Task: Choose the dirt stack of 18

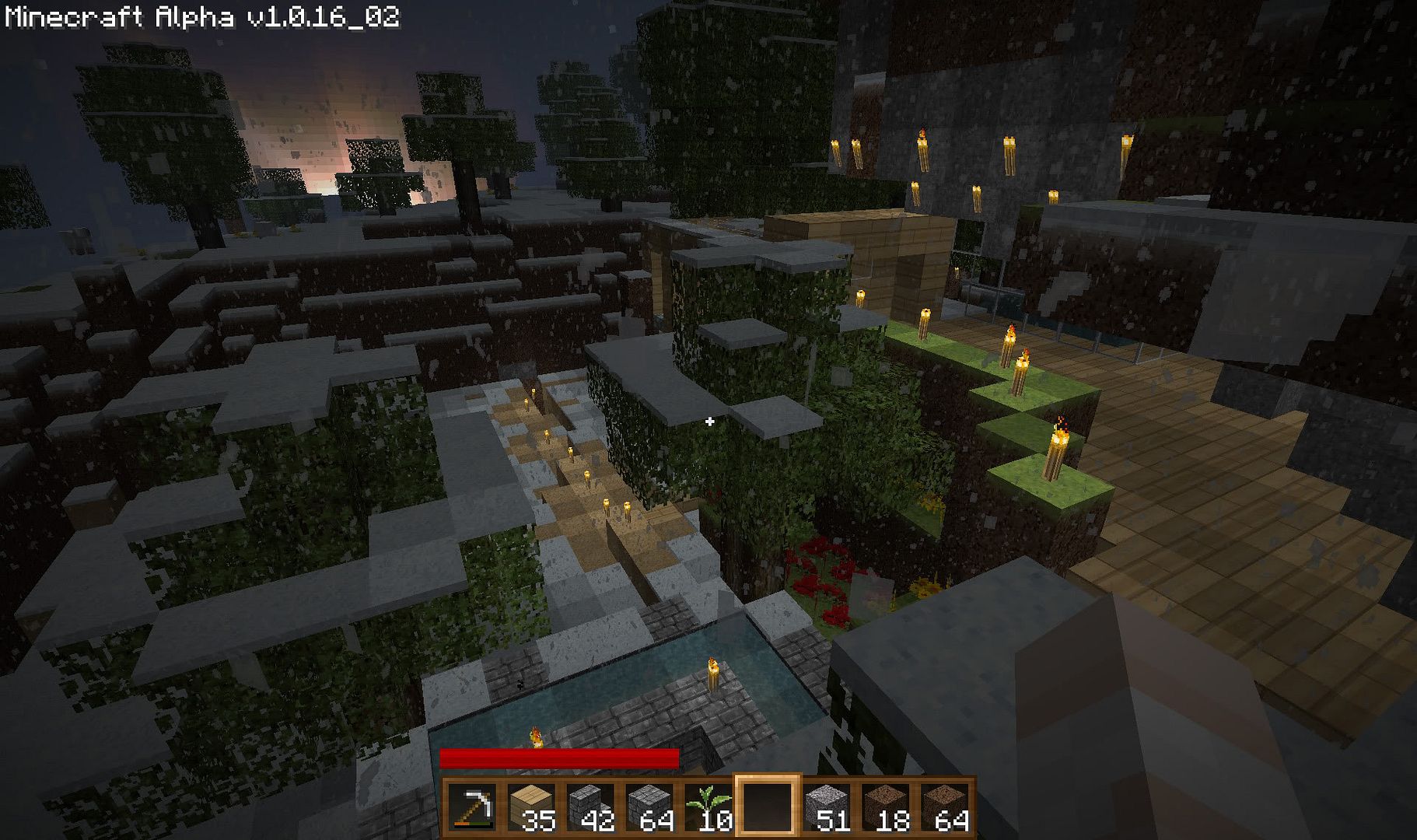Action: pos(885,807)
